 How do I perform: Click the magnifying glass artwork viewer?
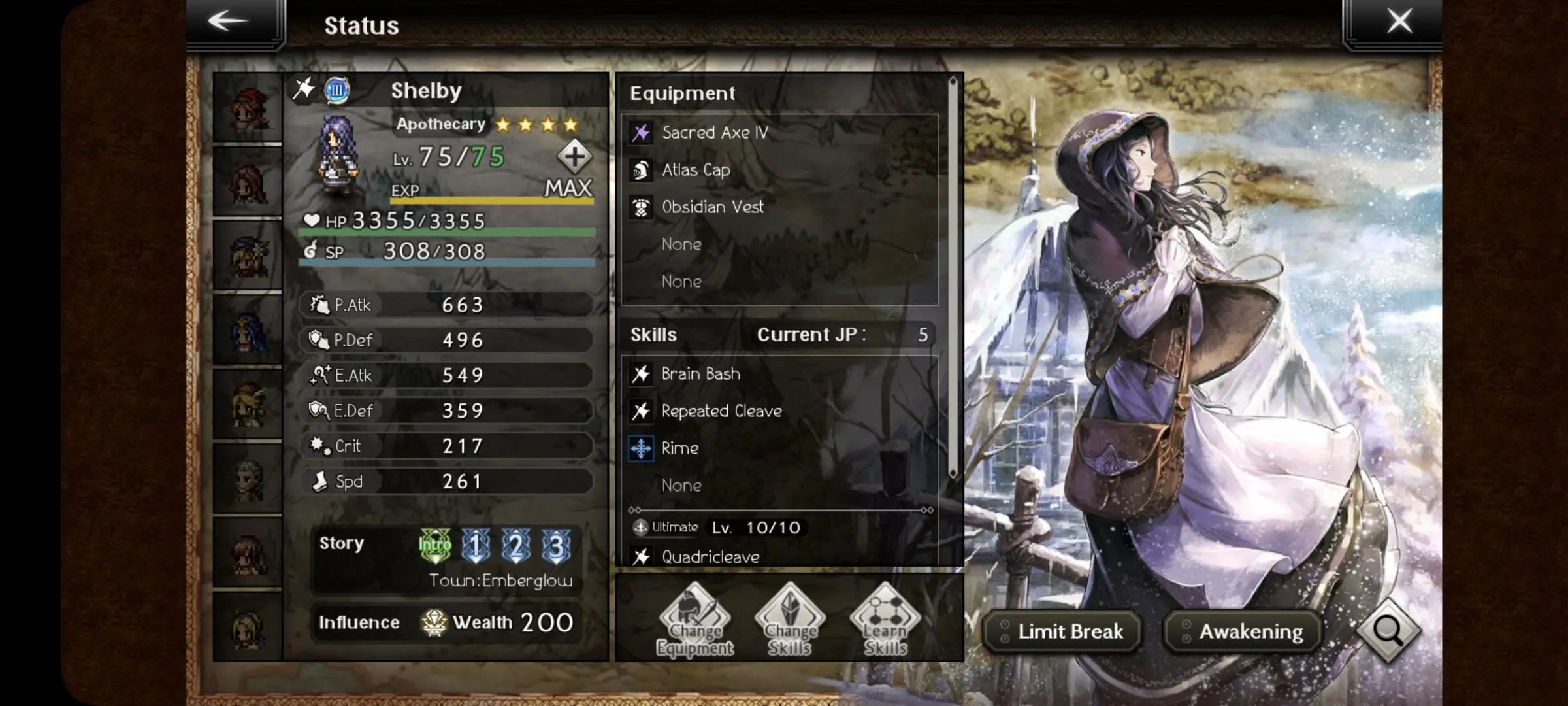(x=1388, y=630)
